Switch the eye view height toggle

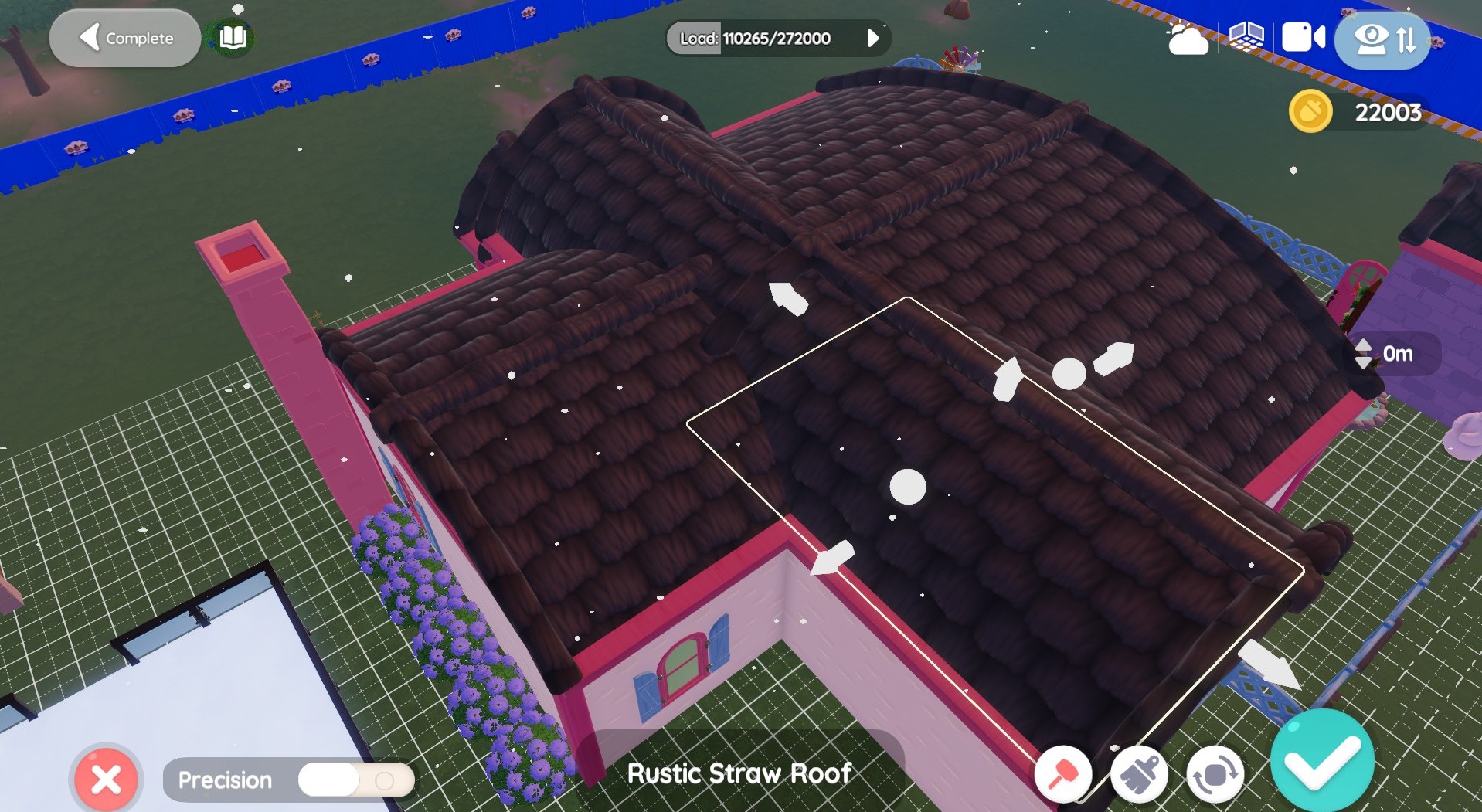tap(1382, 39)
